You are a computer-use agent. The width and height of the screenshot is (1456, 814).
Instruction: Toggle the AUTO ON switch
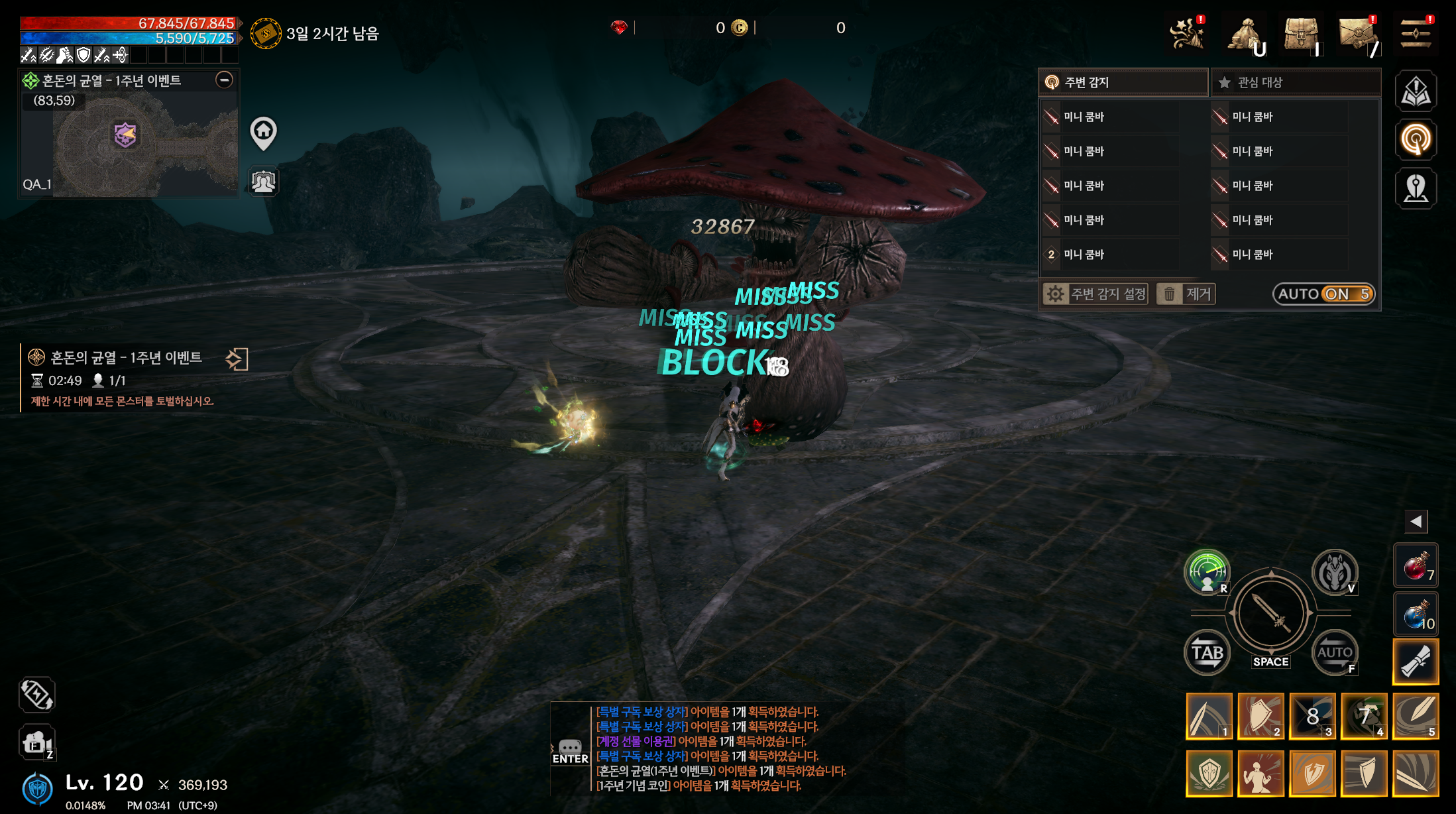[1323, 294]
